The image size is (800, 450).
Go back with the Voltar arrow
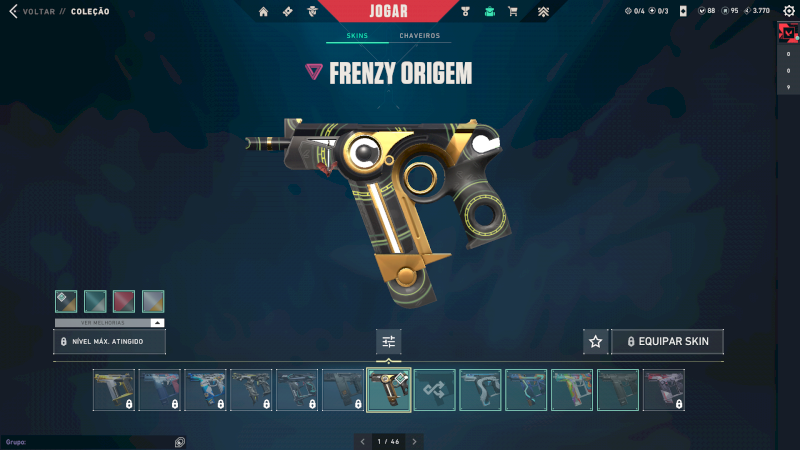pos(13,12)
